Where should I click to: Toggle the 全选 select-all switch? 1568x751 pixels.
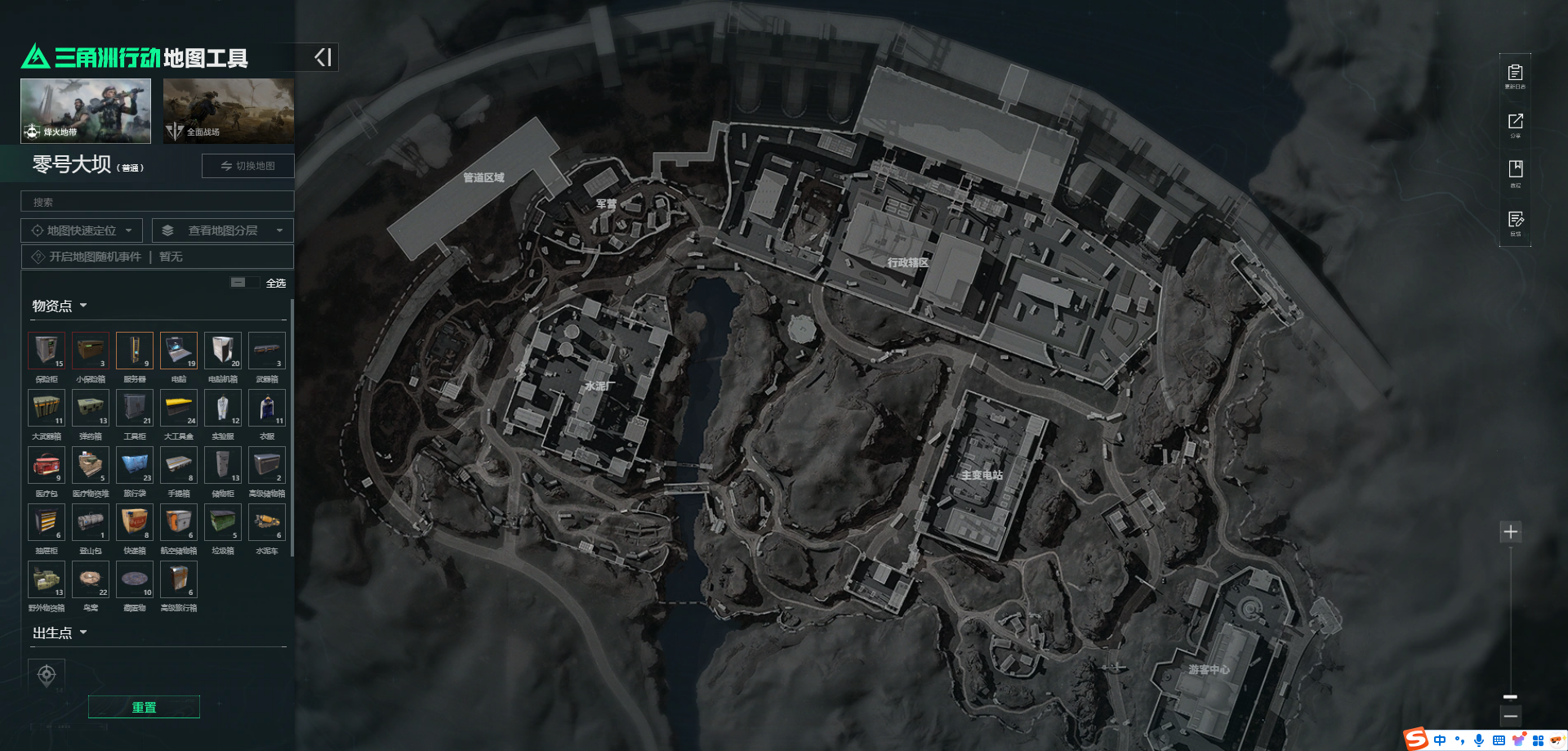[x=238, y=283]
